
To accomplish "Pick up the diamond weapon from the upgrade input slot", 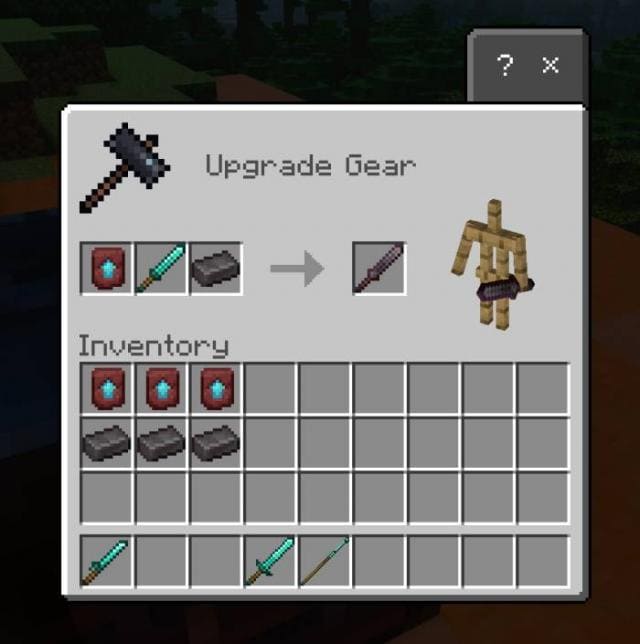I will pyautogui.click(x=161, y=268).
